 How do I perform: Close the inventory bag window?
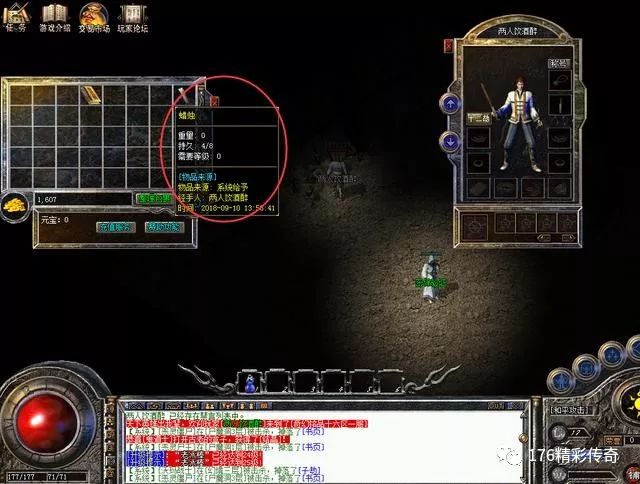pos(214,99)
